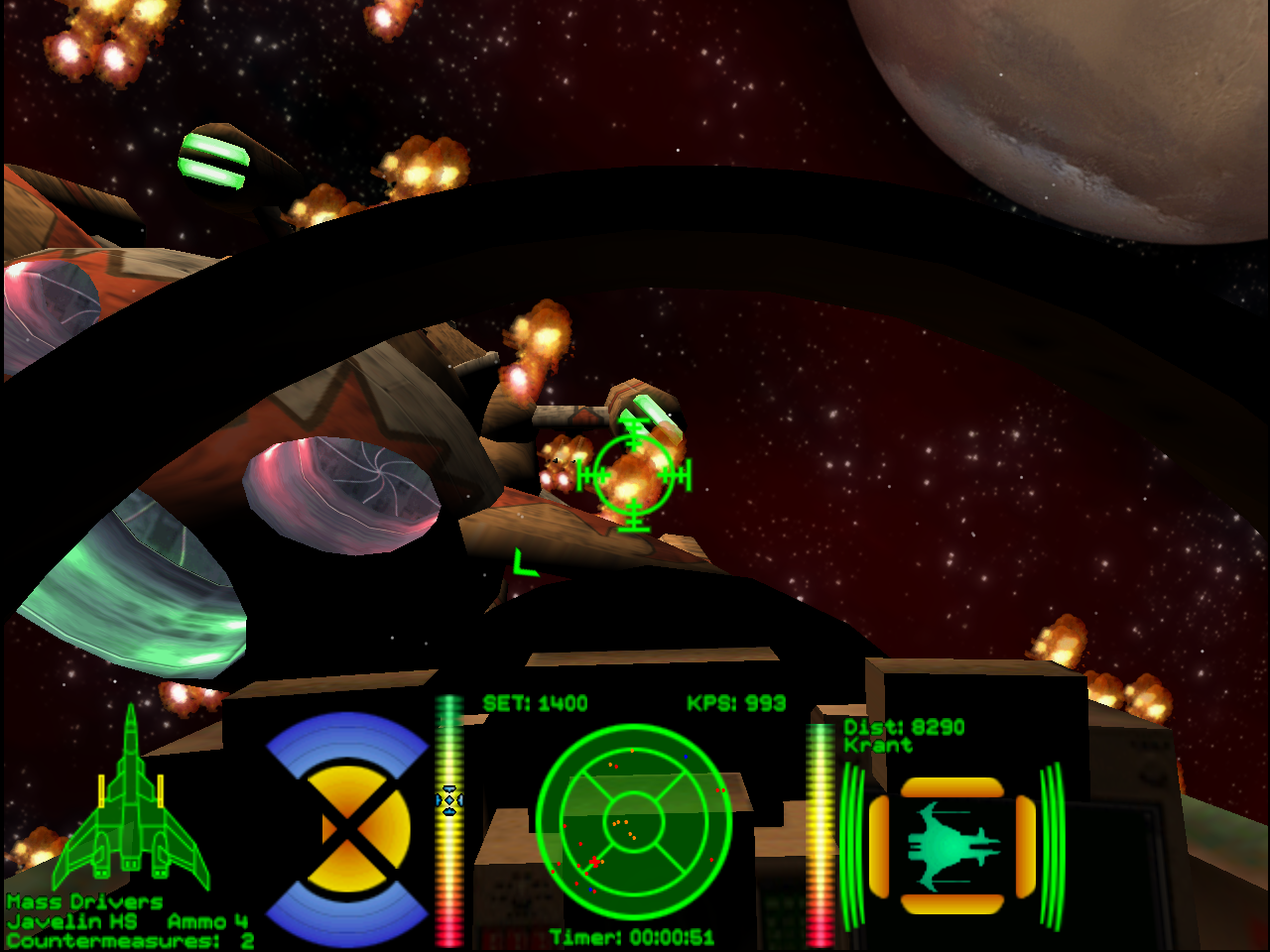Click the green targeting reticle
The height and width of the screenshot is (952, 1270).
click(x=634, y=476)
